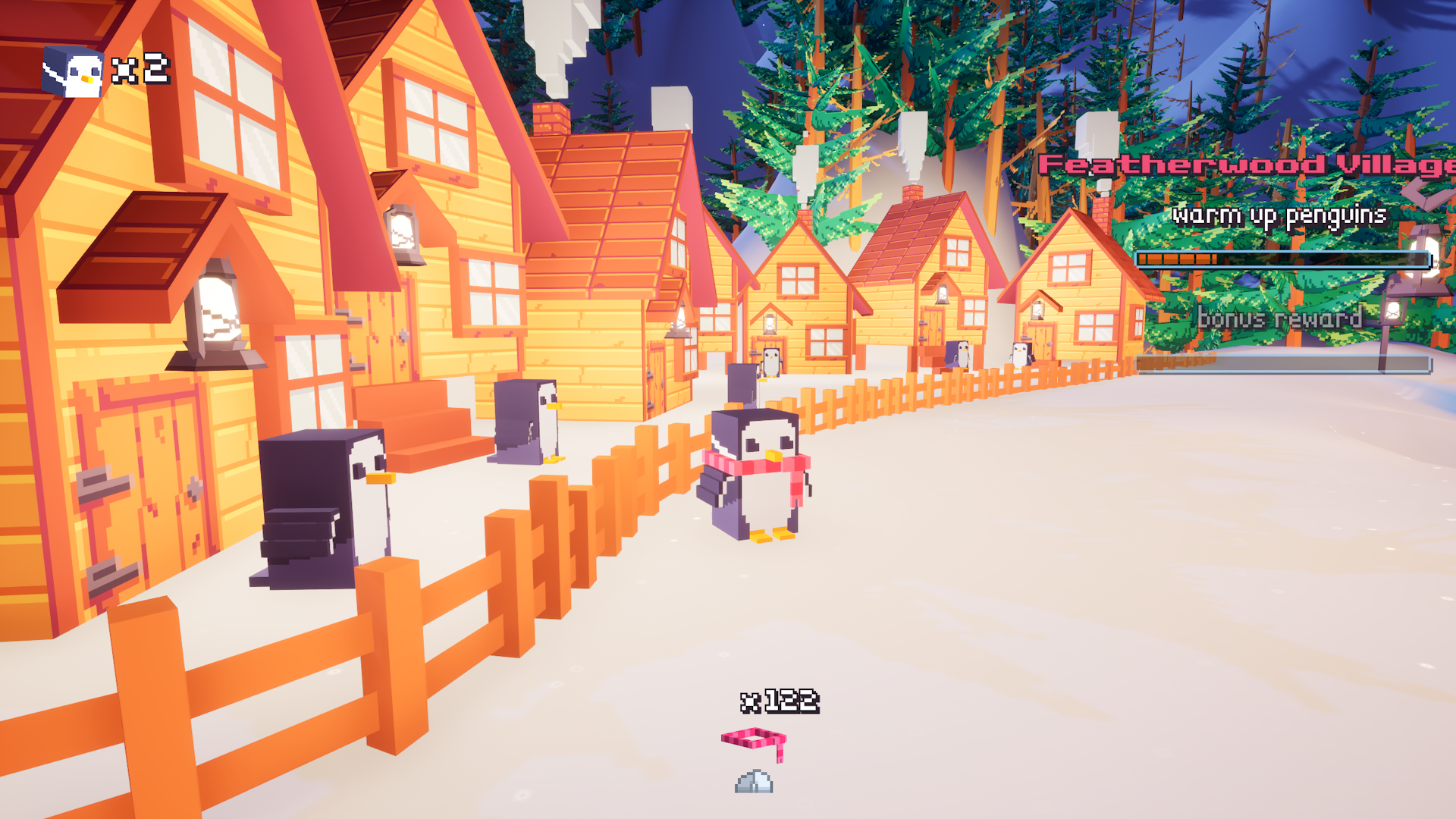Open the warm up penguins objective
The width and height of the screenshot is (1456, 819).
click(x=1279, y=216)
